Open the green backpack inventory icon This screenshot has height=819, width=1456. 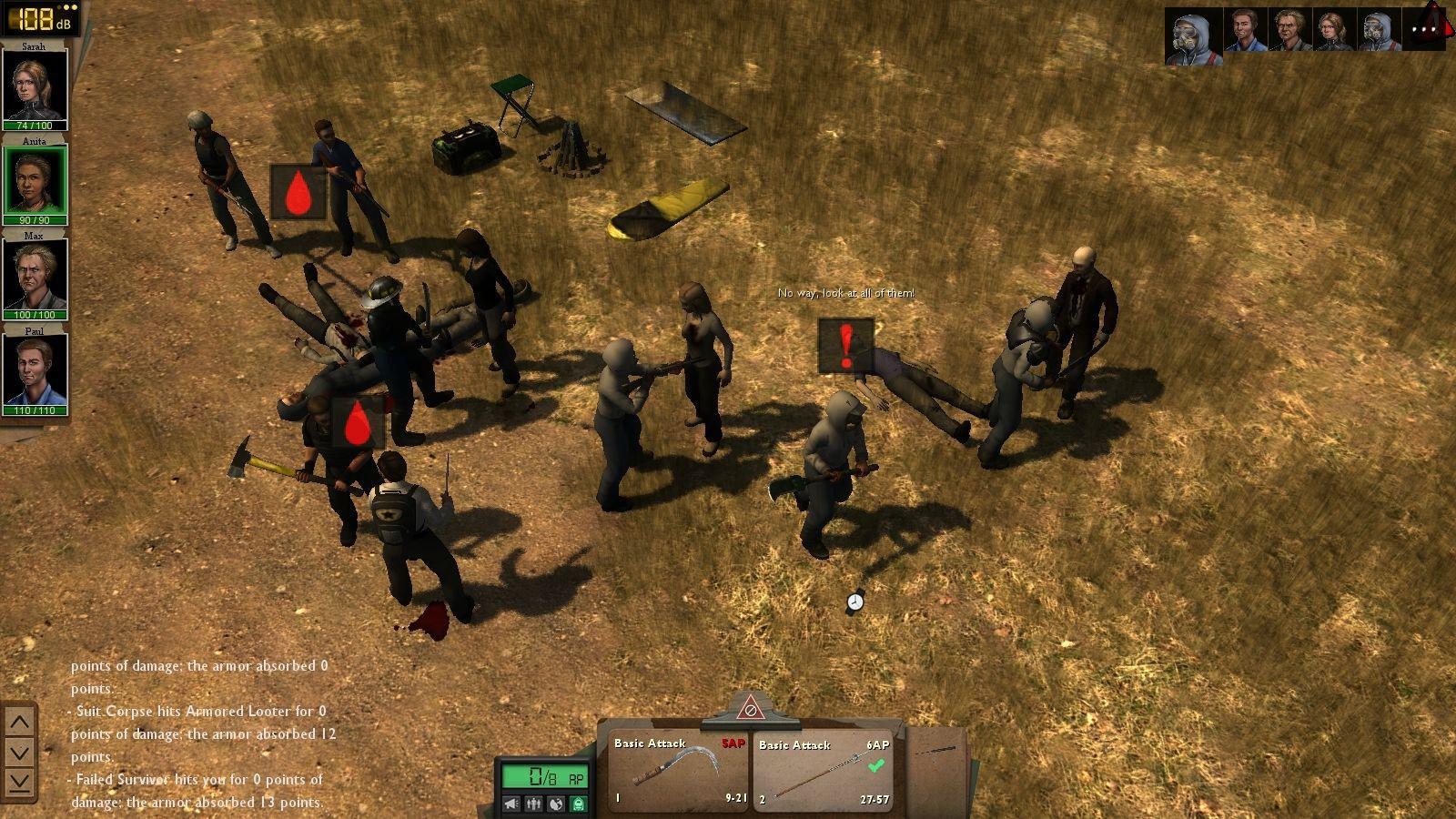[x=579, y=804]
